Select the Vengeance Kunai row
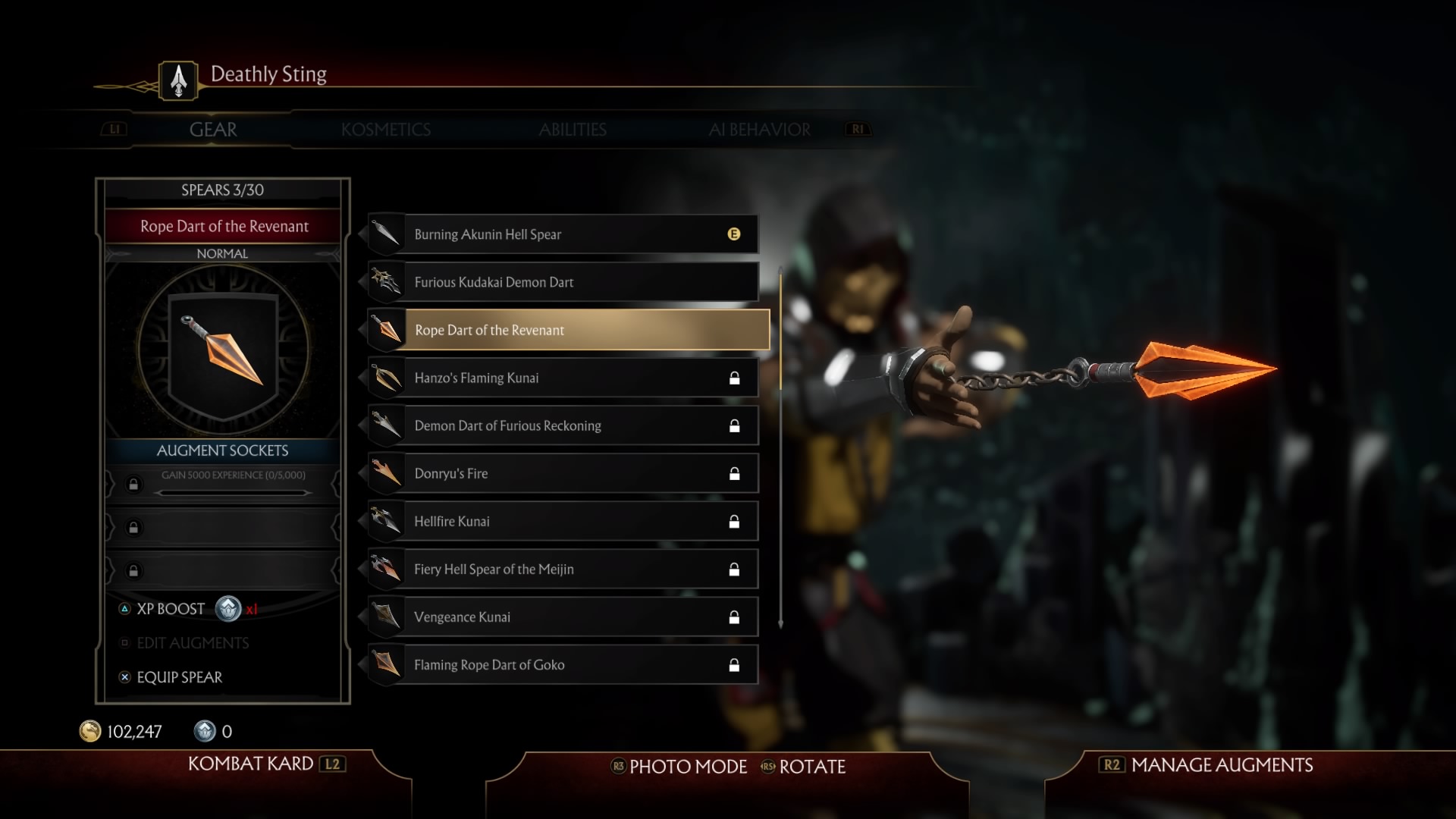 (x=563, y=617)
